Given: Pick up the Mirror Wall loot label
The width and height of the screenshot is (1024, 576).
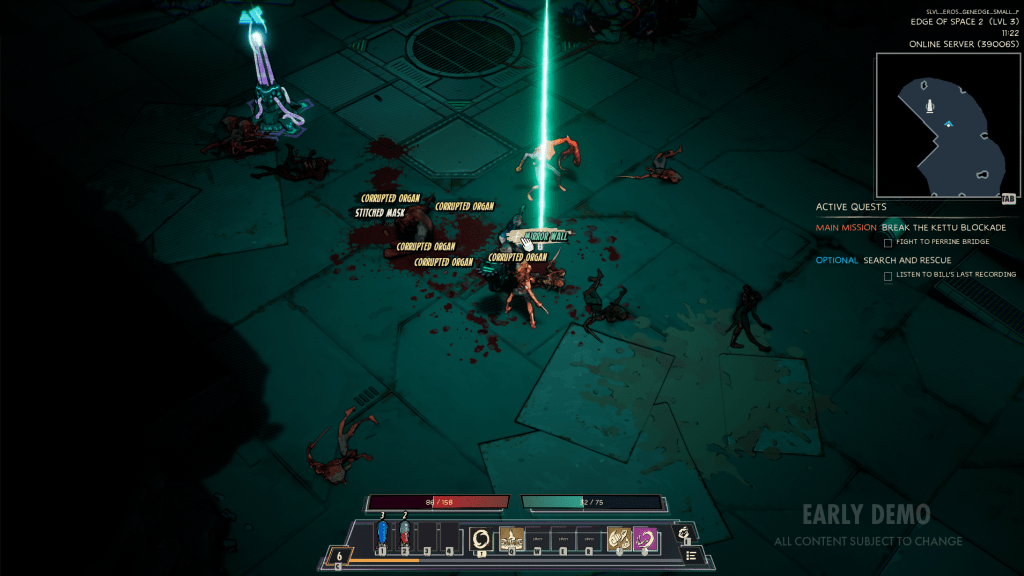Looking at the screenshot, I should [x=545, y=236].
